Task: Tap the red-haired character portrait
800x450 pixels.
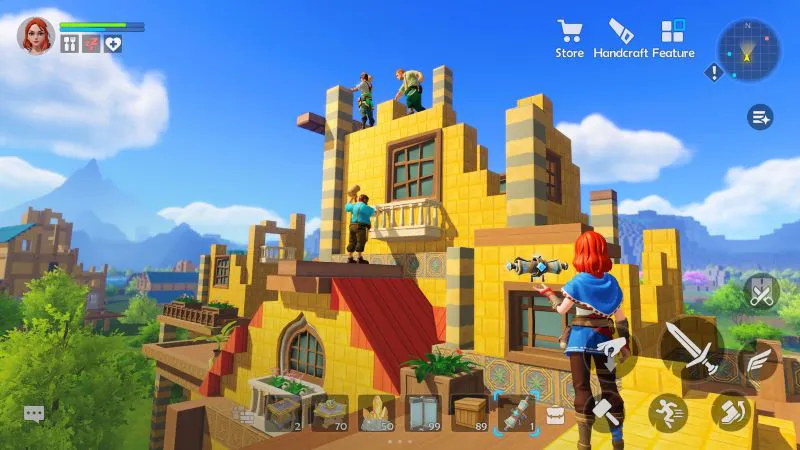Action: (x=36, y=35)
